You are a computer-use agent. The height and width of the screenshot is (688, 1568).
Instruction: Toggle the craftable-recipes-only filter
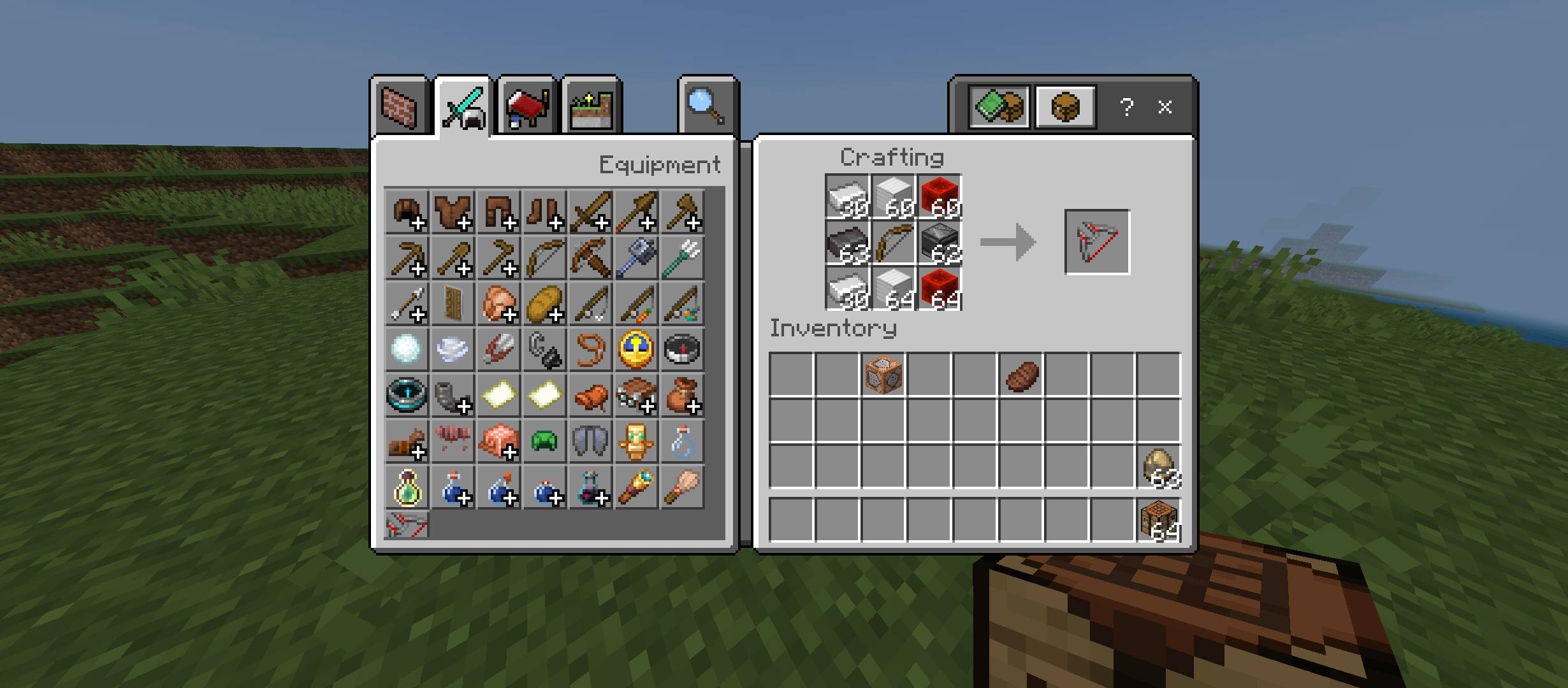tap(999, 106)
